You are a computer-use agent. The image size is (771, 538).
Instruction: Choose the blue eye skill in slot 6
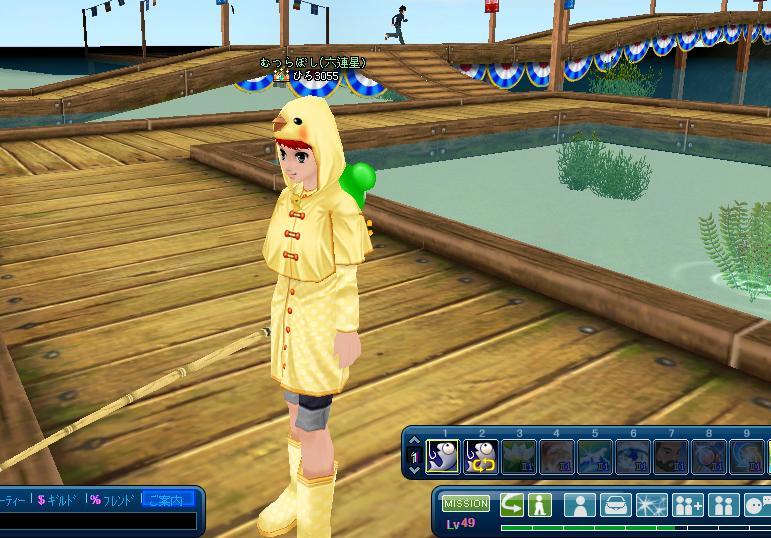[633, 457]
